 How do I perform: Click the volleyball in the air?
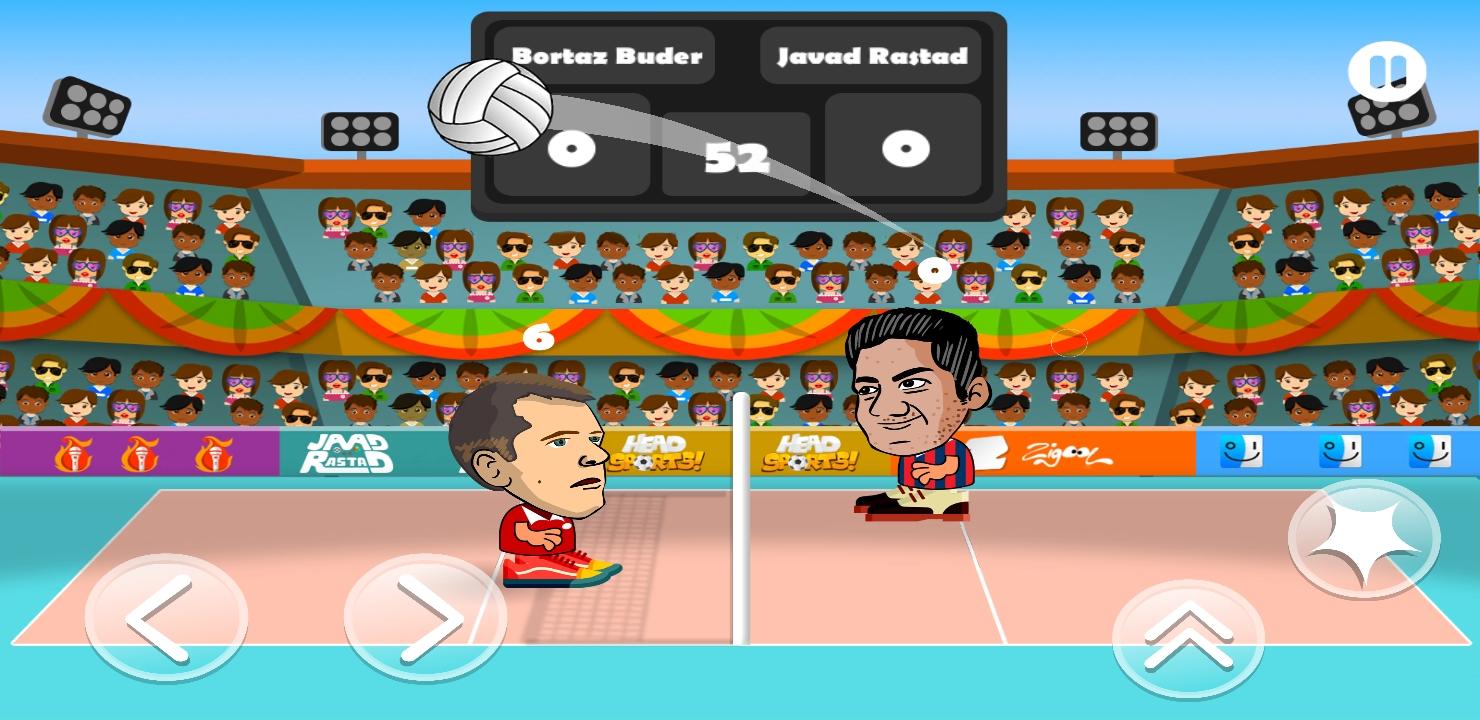point(487,105)
